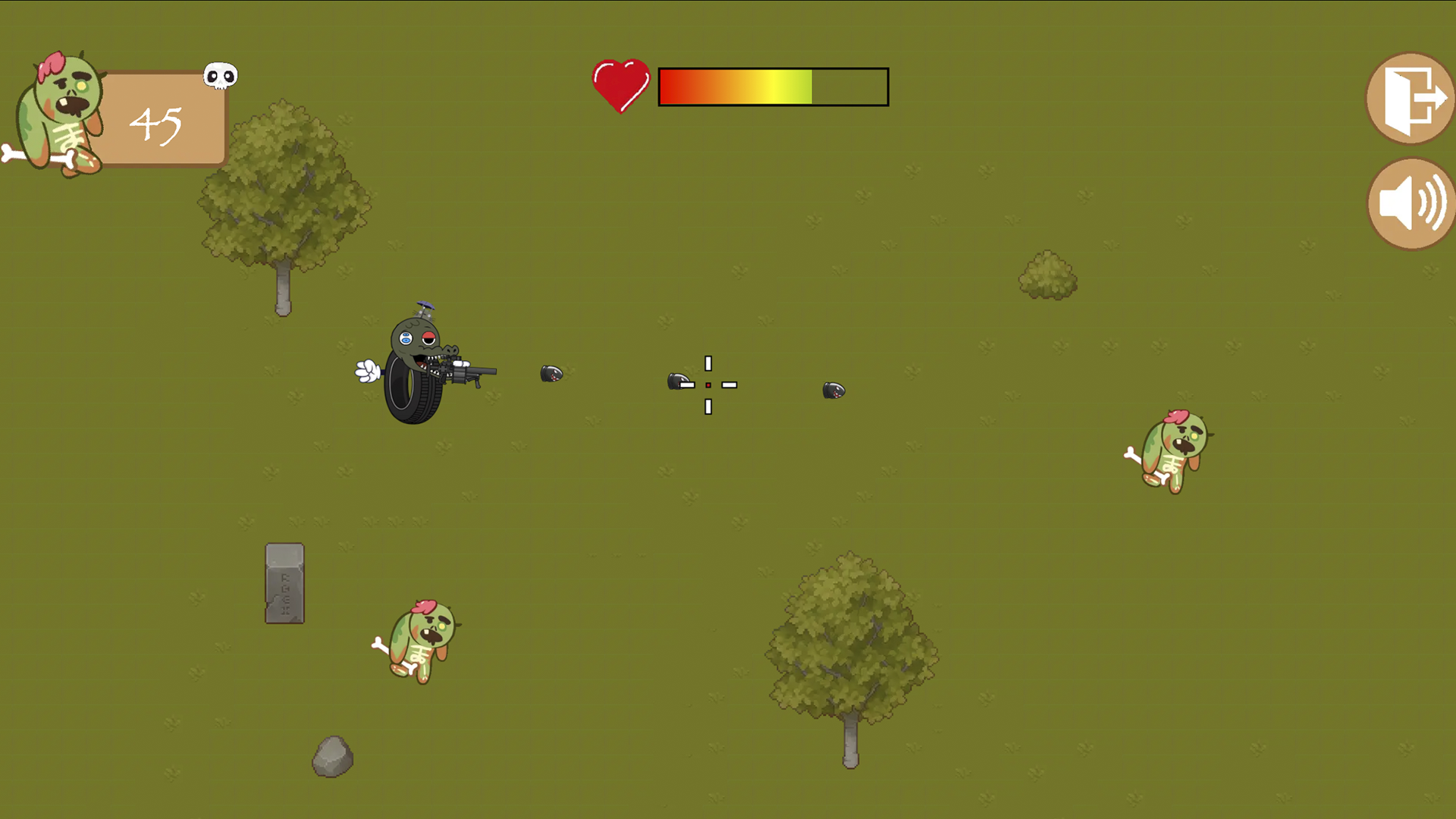
Task: Click the bullet nearest the crosshair
Action: [680, 383]
